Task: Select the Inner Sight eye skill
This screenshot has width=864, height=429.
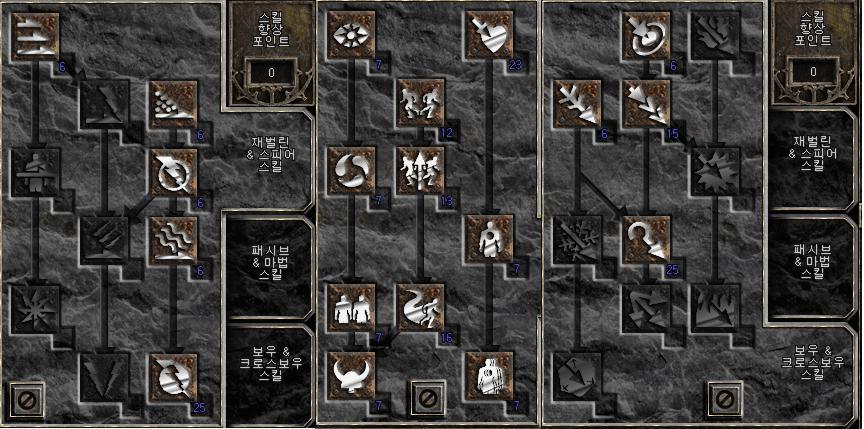Action: (352, 37)
